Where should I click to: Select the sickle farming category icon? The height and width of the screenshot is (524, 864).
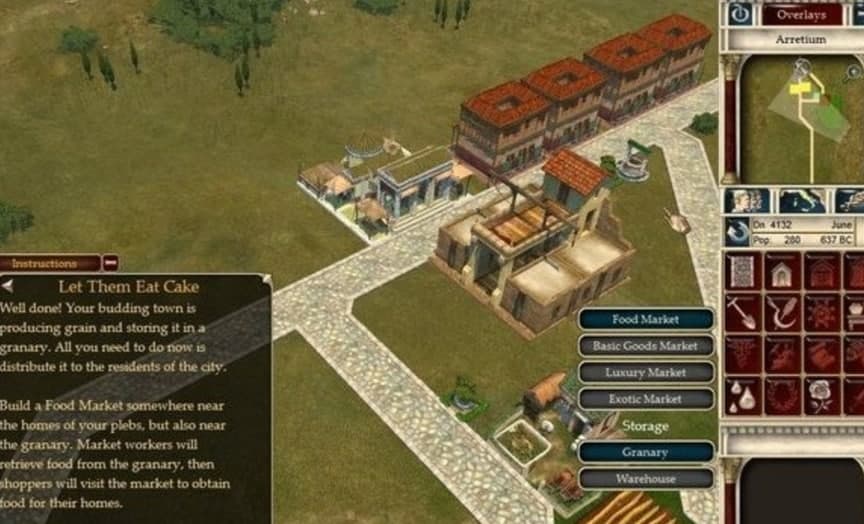click(x=783, y=313)
